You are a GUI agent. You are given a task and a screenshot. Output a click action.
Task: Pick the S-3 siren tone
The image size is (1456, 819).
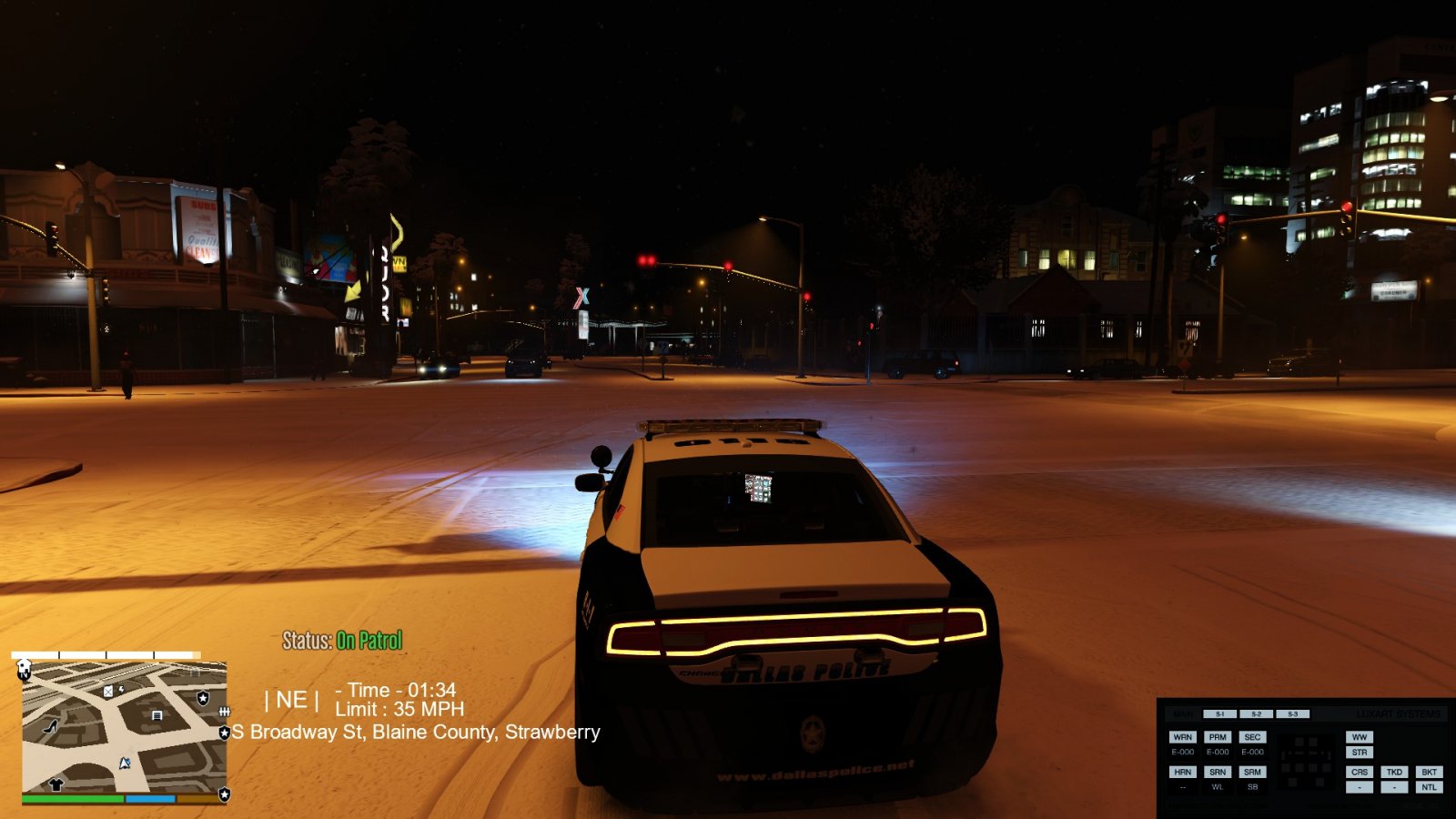(1292, 714)
